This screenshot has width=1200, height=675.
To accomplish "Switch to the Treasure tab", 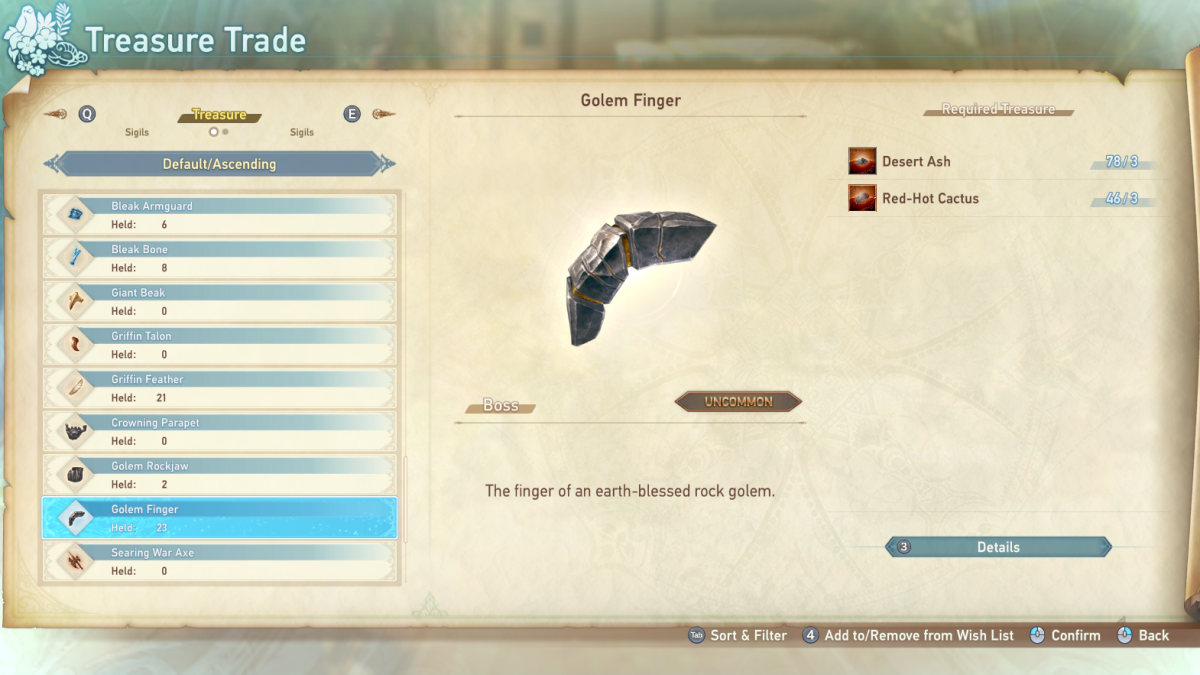I will (219, 116).
